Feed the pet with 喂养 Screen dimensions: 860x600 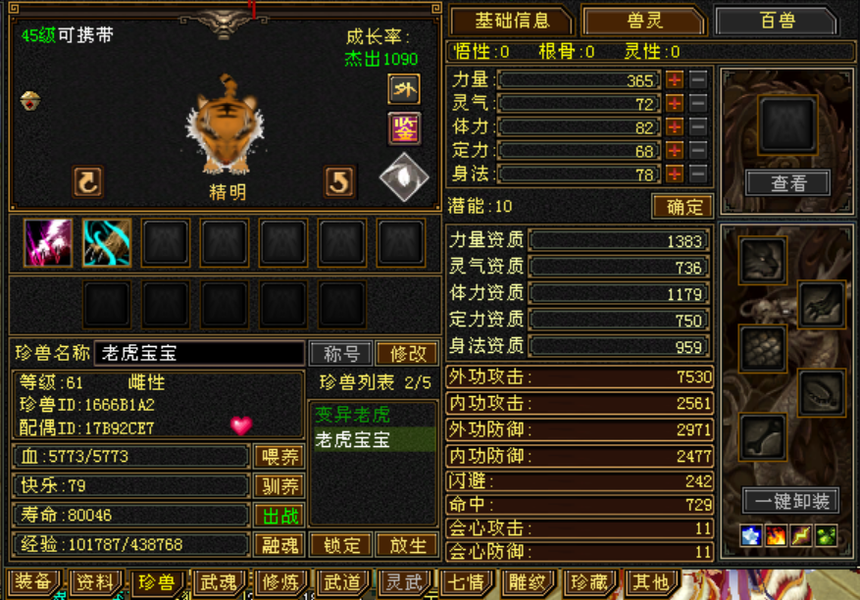(x=280, y=457)
